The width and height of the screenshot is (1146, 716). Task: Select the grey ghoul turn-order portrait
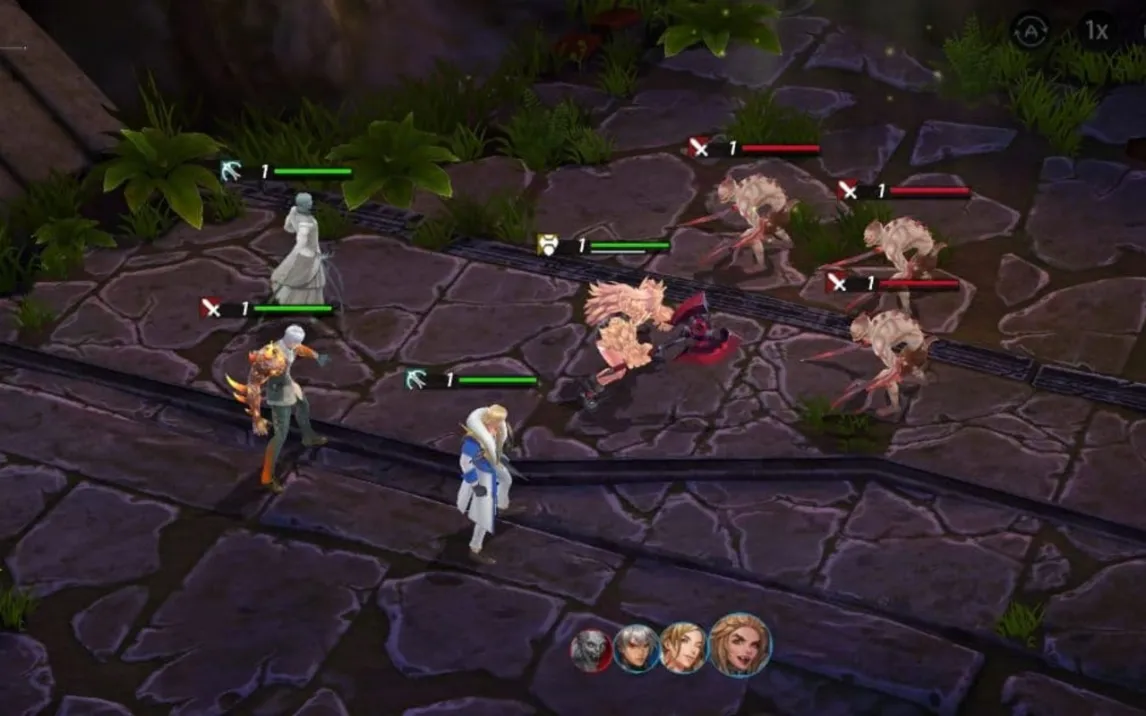point(590,650)
